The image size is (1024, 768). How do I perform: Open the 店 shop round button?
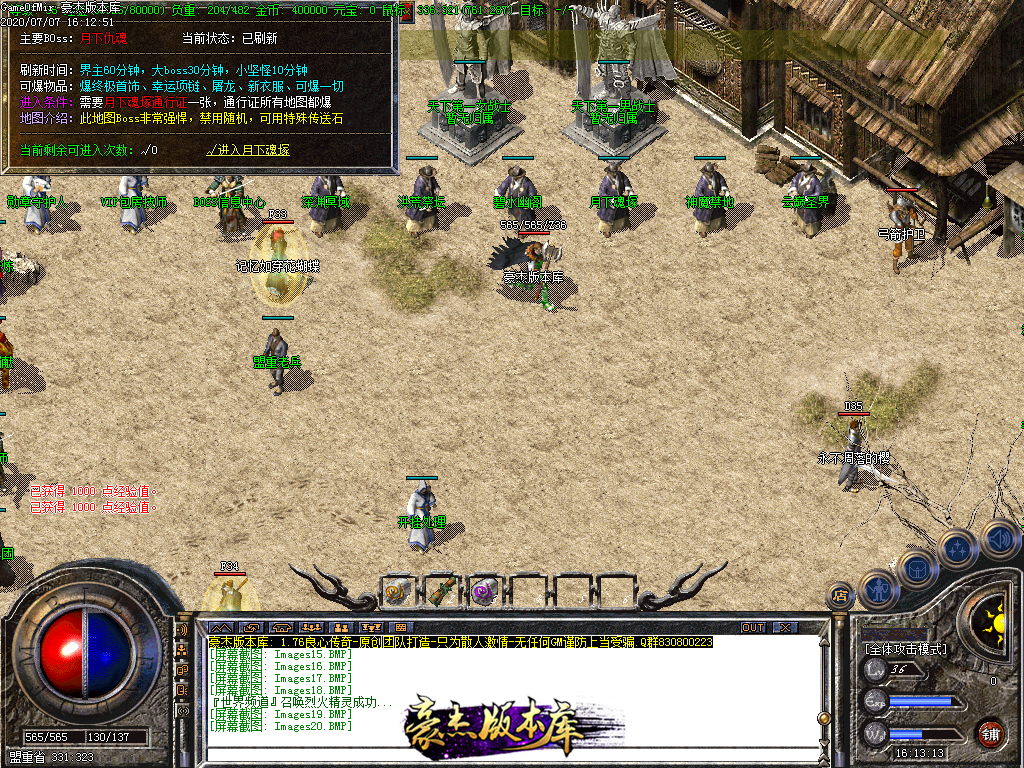[x=840, y=596]
